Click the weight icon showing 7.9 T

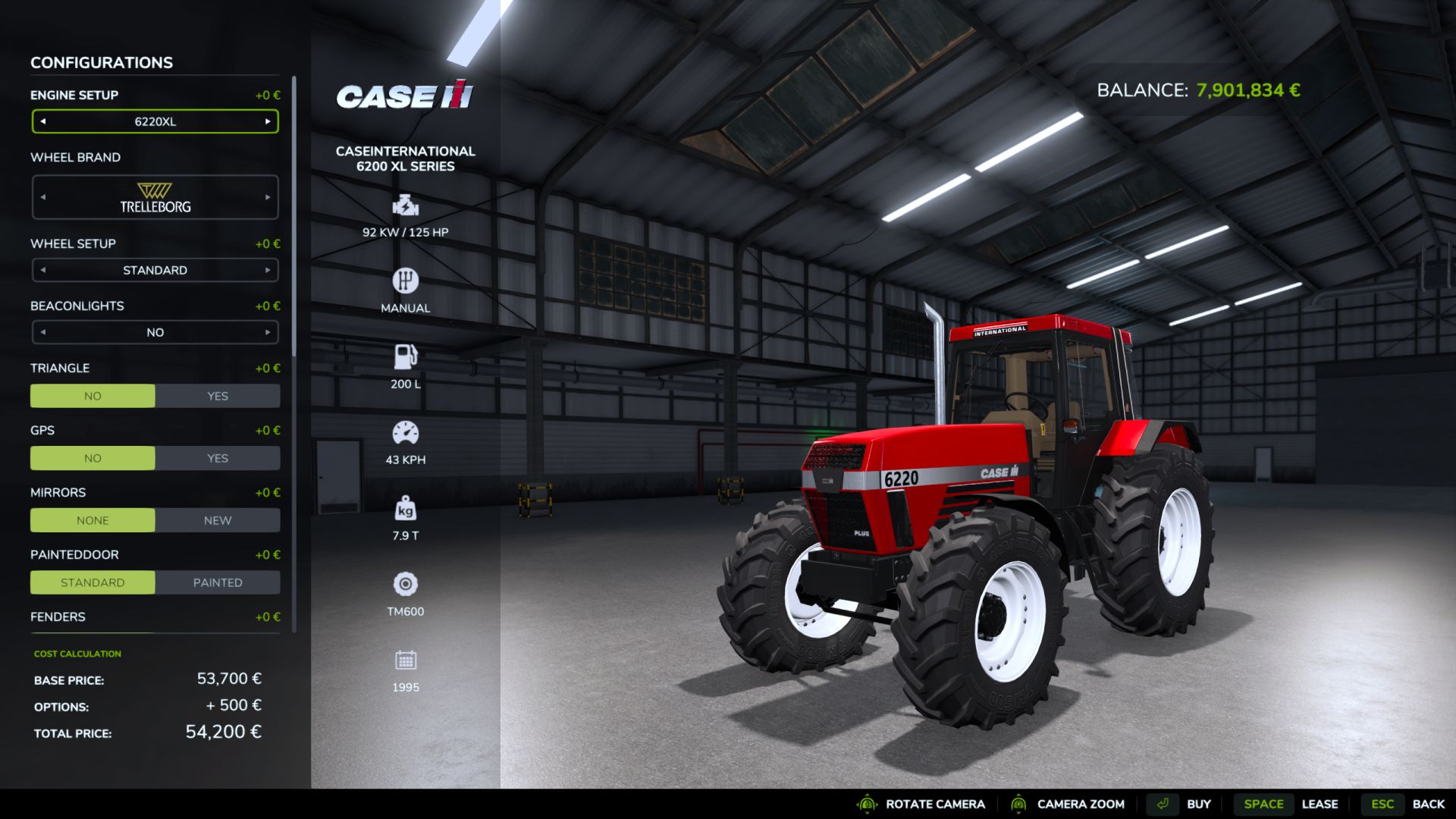pos(406,507)
